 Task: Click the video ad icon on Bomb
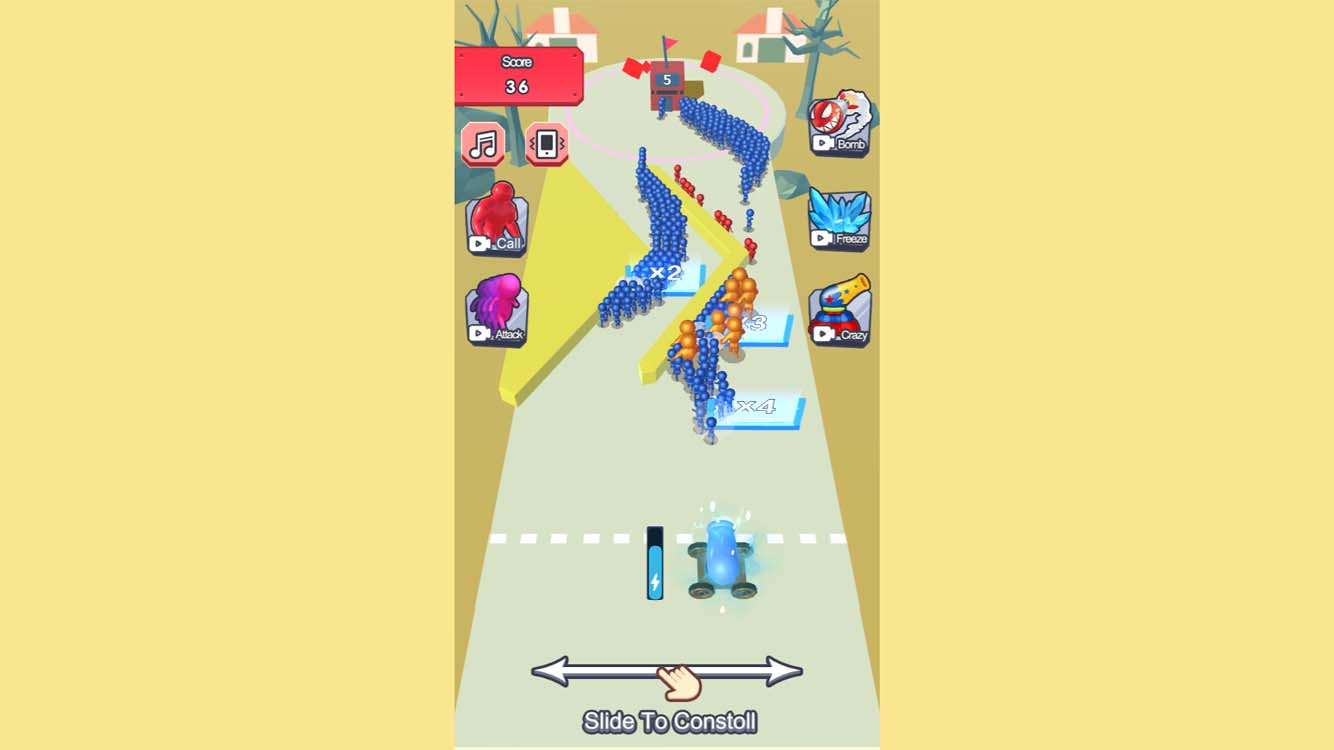(x=821, y=145)
